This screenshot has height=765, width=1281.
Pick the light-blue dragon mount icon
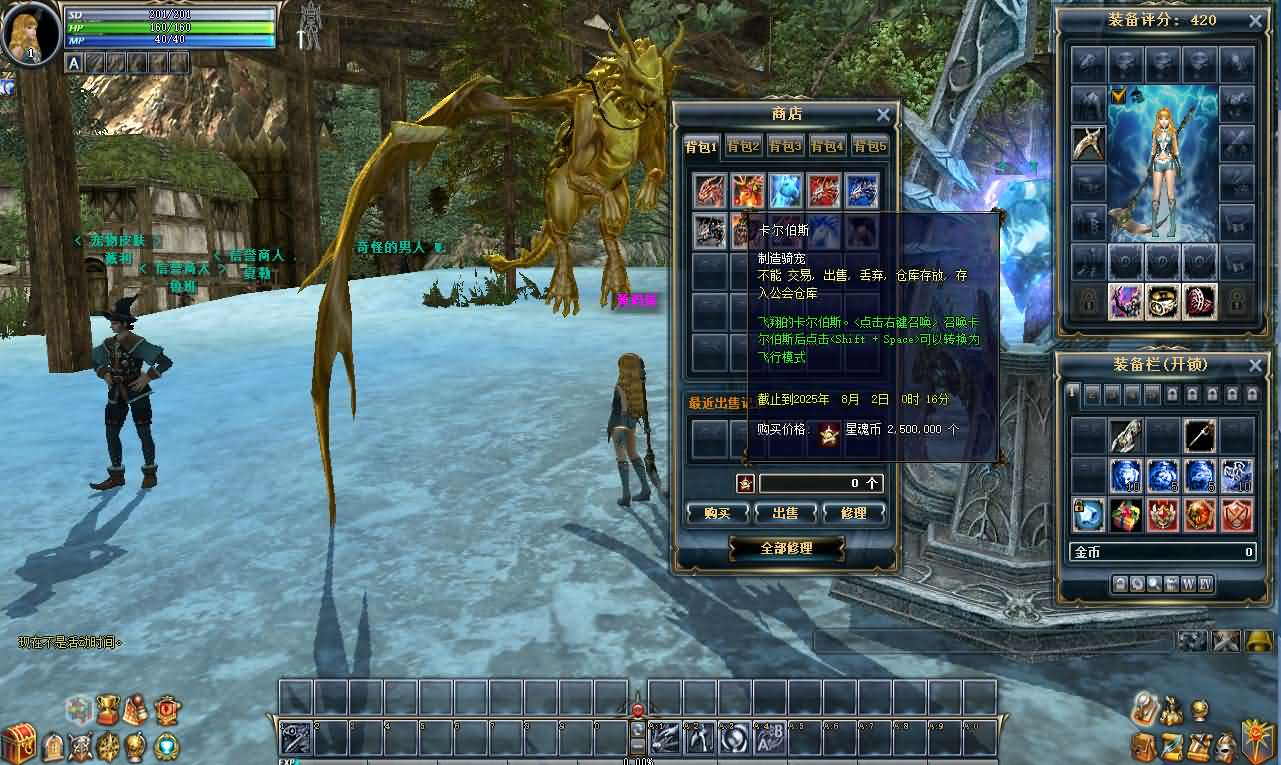[x=785, y=190]
